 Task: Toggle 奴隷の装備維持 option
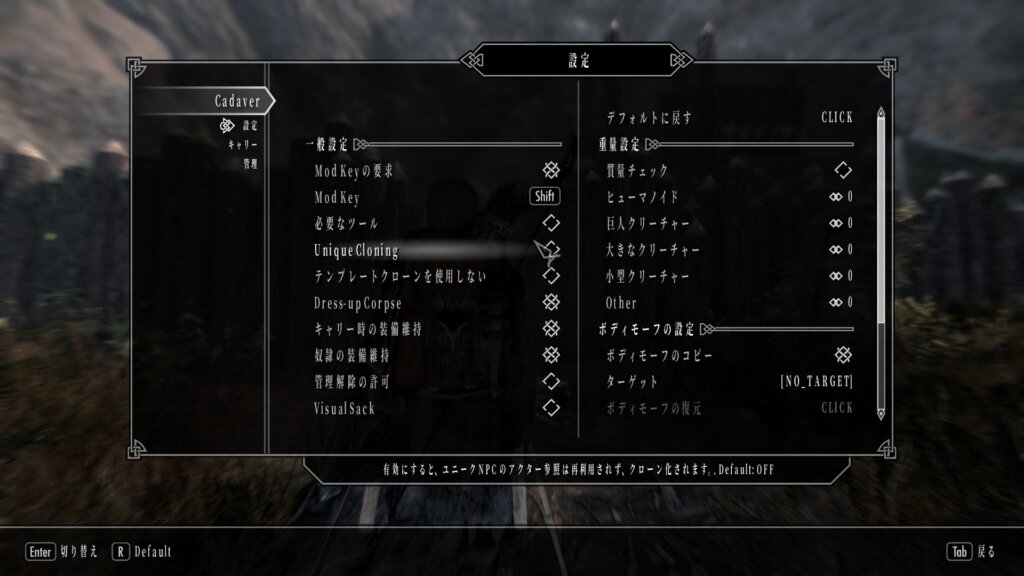(x=550, y=355)
